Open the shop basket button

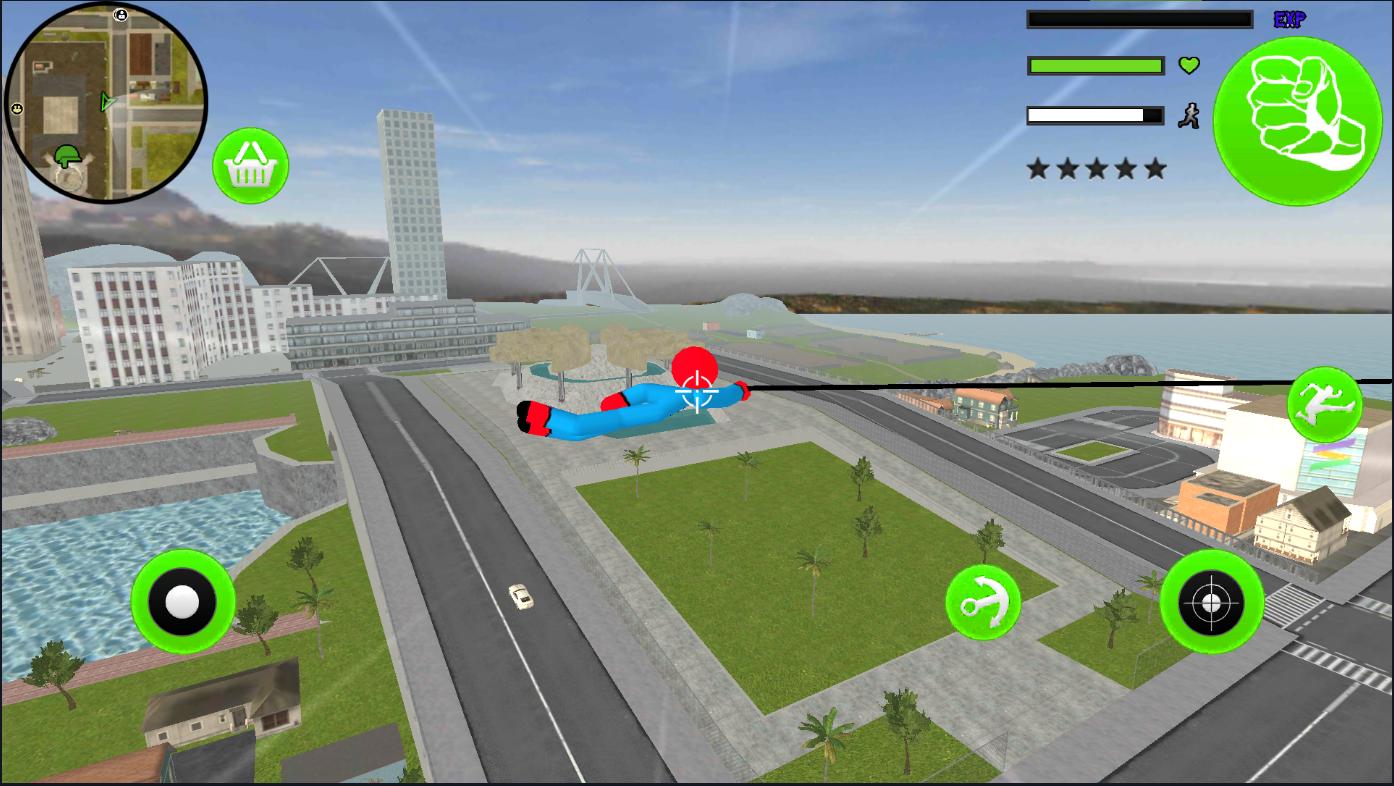250,166
